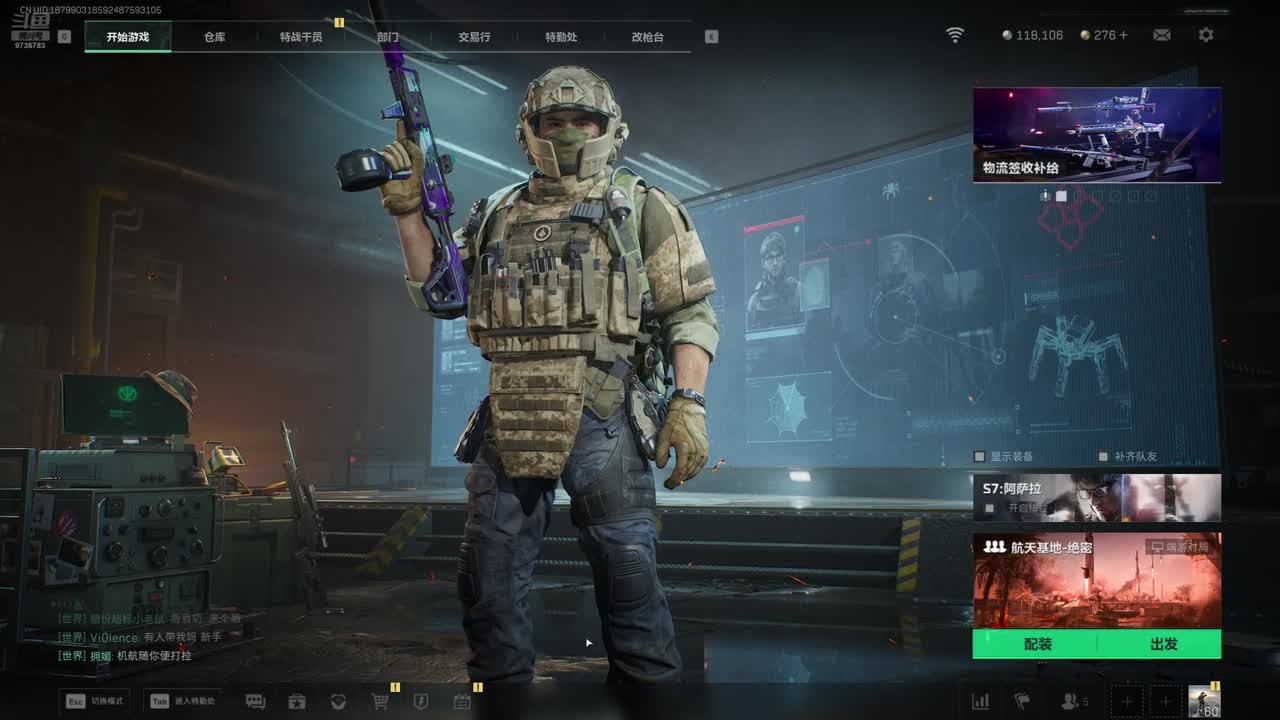Open the mail inbox envelope icon
This screenshot has width=1280, height=720.
[x=1161, y=35]
